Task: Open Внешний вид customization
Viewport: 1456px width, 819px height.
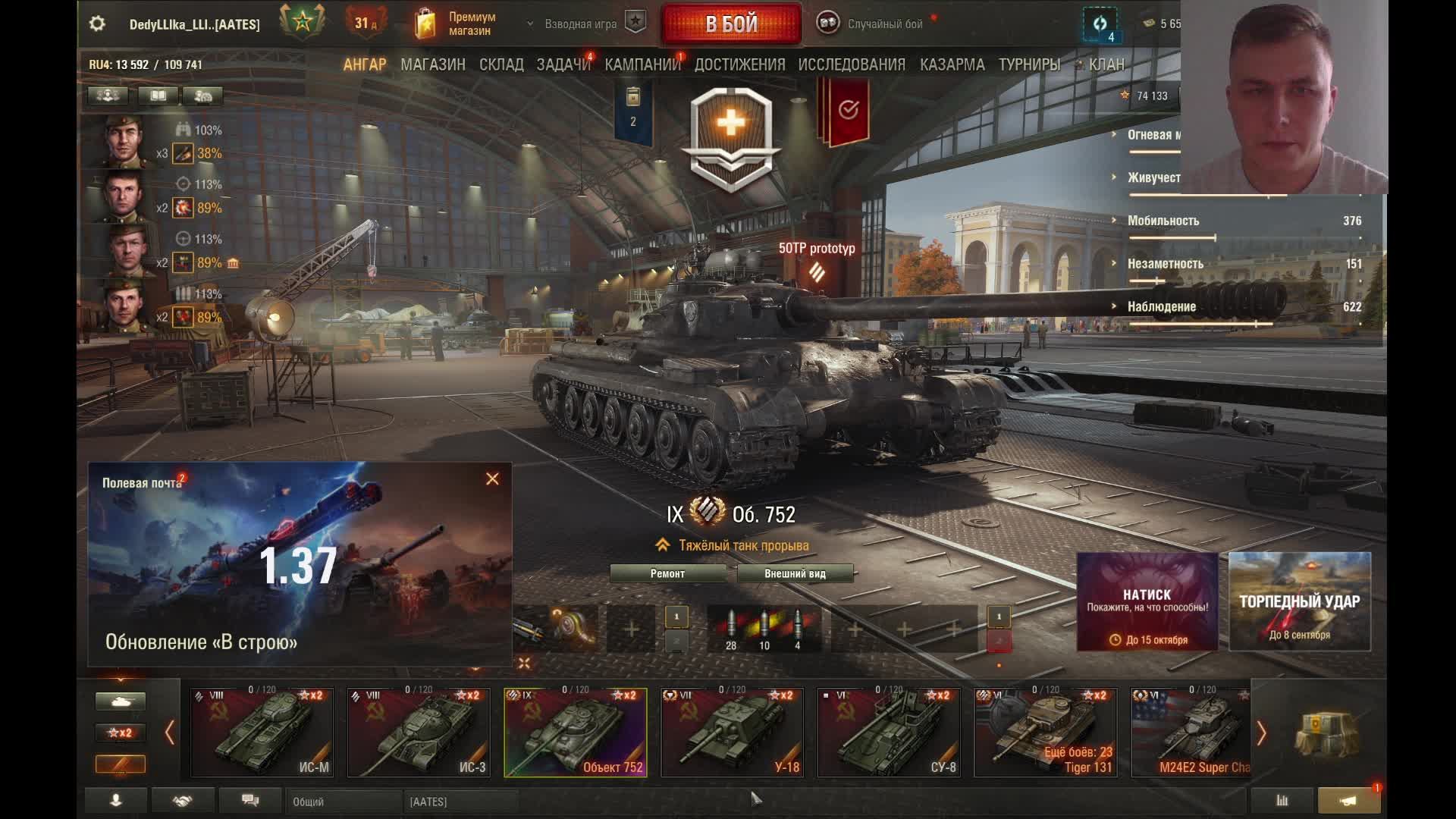Action: pyautogui.click(x=795, y=574)
